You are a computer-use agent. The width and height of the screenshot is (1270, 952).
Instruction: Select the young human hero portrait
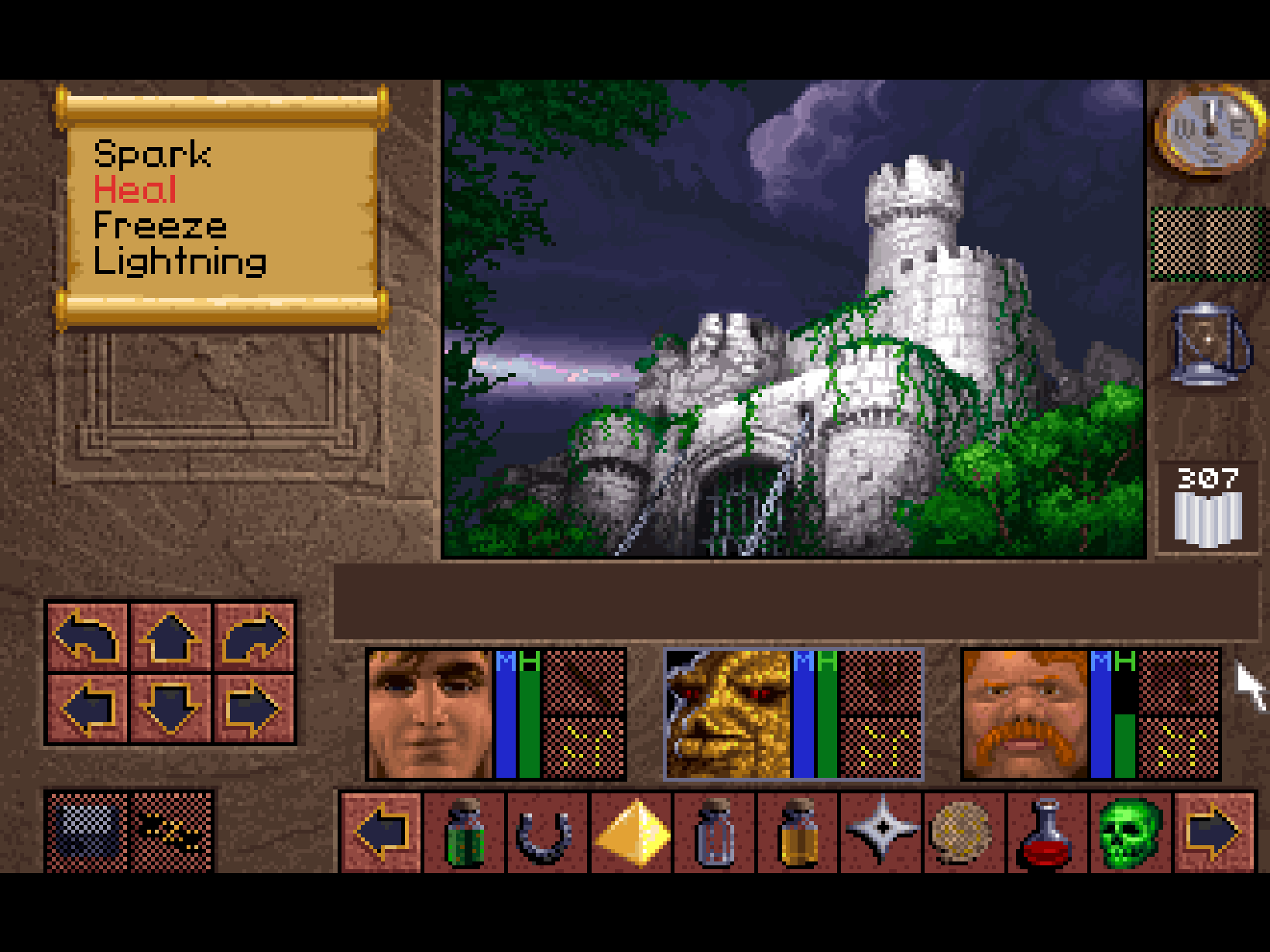(x=430, y=714)
